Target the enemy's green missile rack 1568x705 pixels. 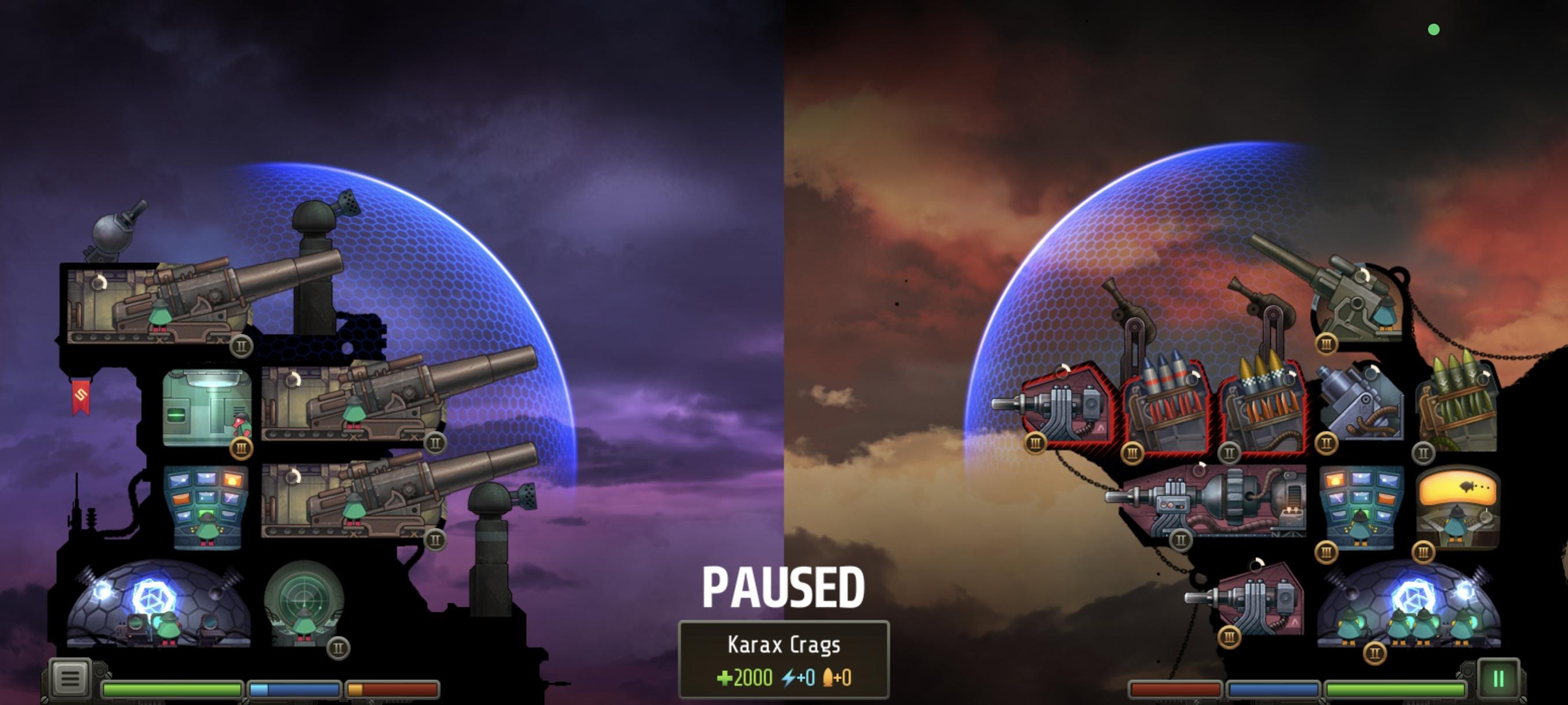click(x=1457, y=409)
